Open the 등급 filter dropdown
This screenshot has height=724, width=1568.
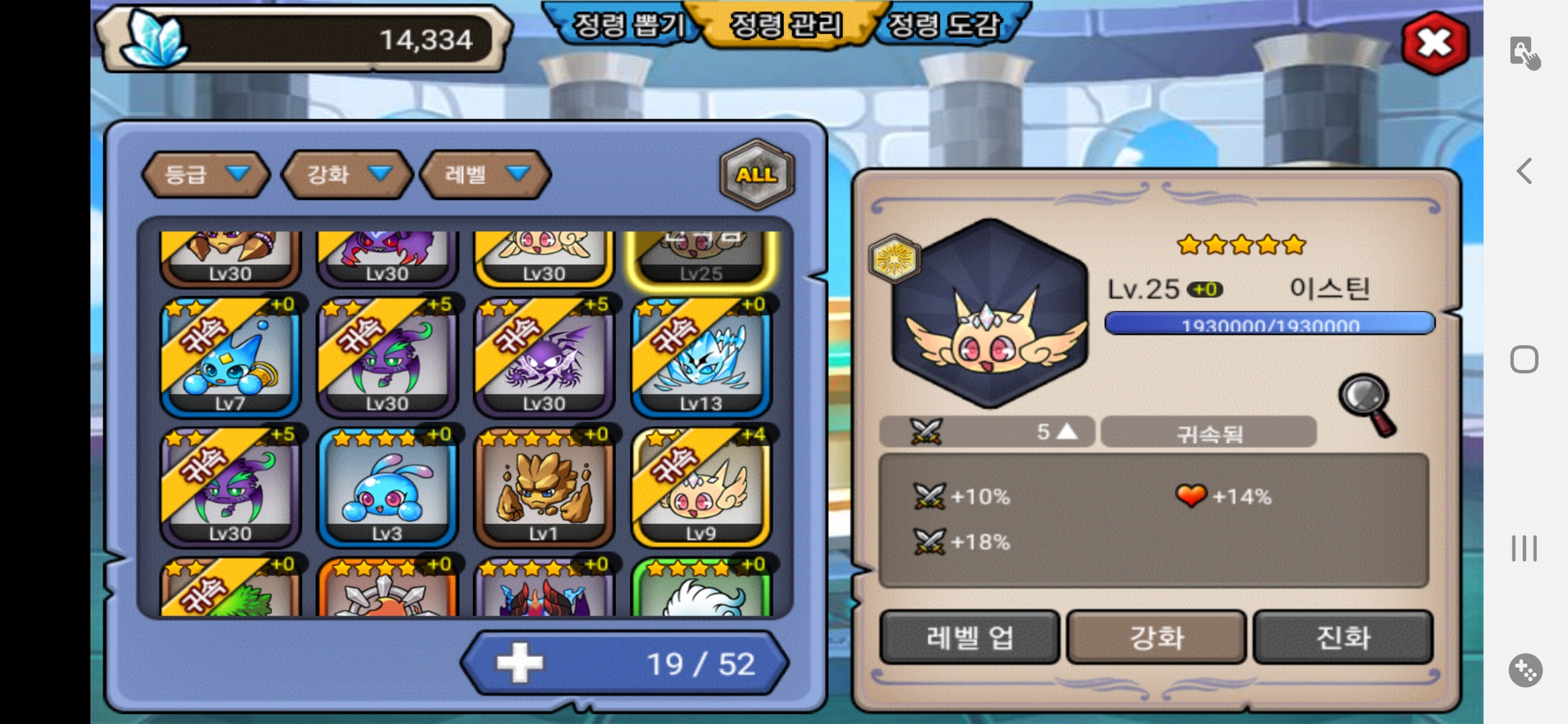(x=206, y=174)
